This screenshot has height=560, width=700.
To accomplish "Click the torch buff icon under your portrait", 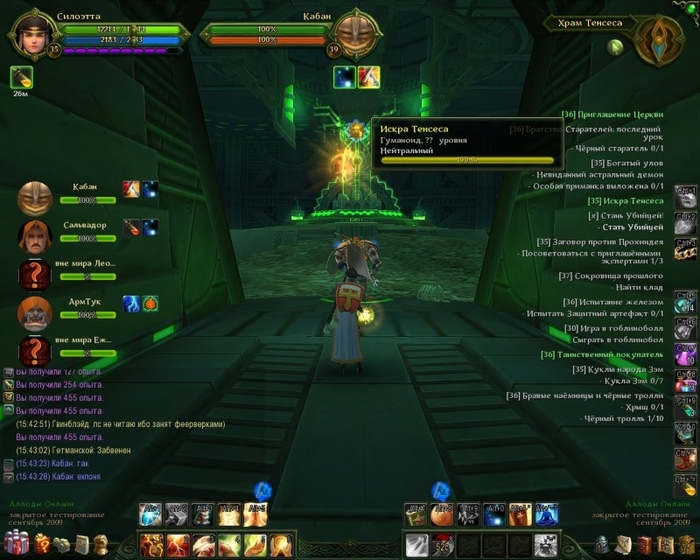I will [x=21, y=77].
